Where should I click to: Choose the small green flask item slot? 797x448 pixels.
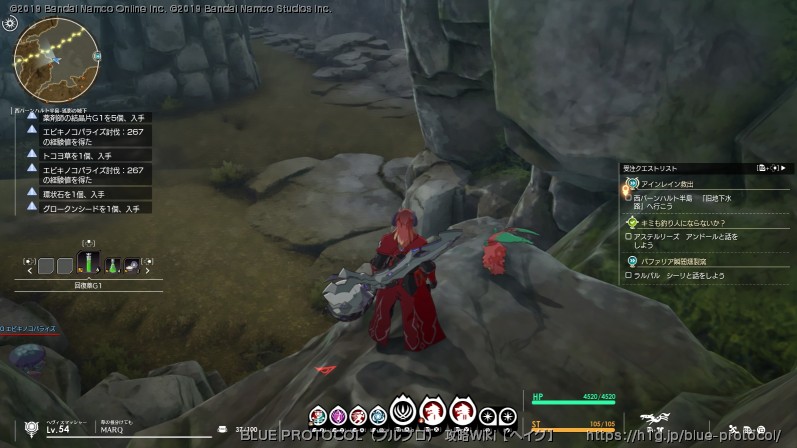(x=113, y=266)
